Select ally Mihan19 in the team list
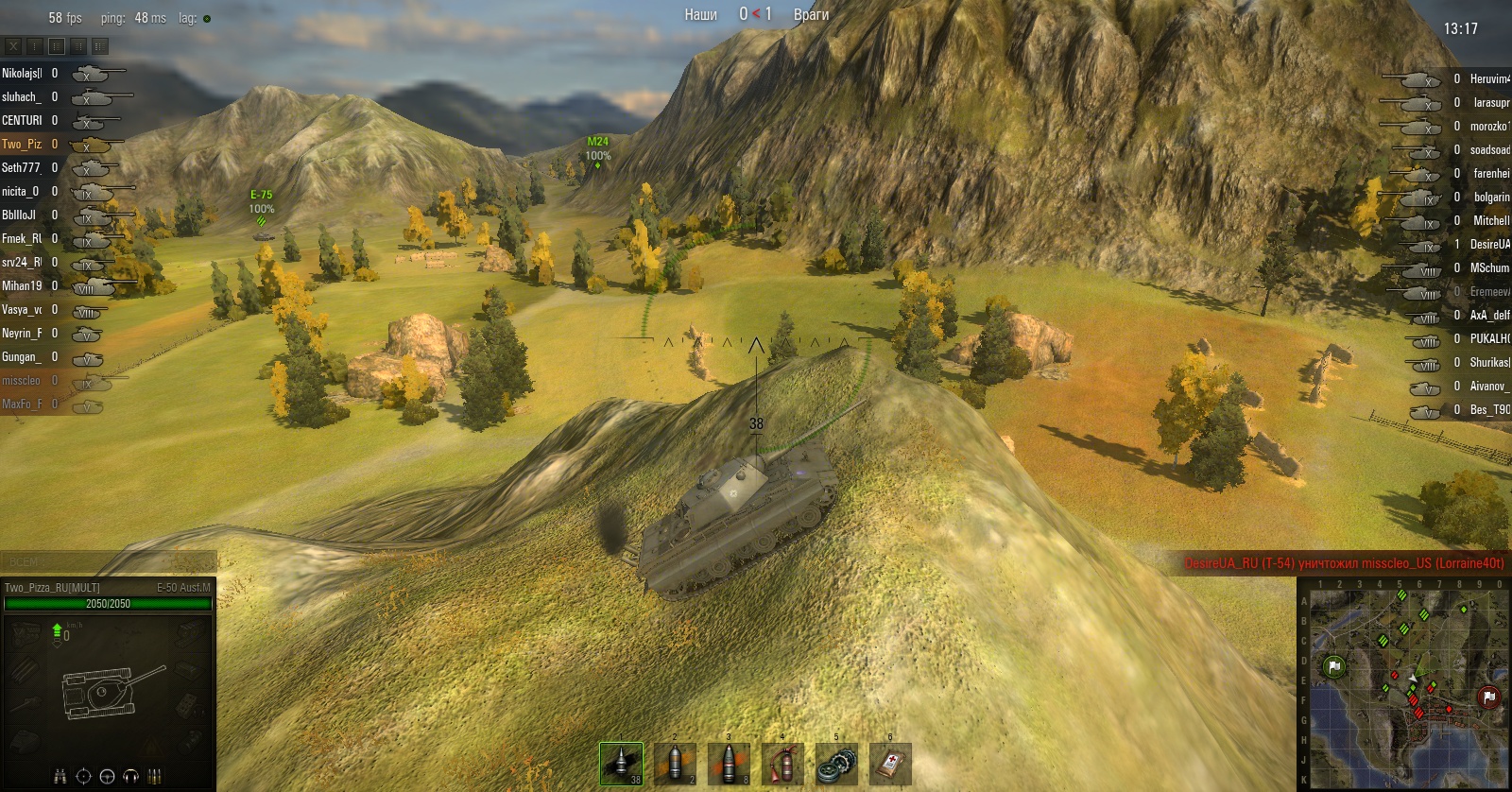This screenshot has height=792, width=1512. click(x=23, y=286)
